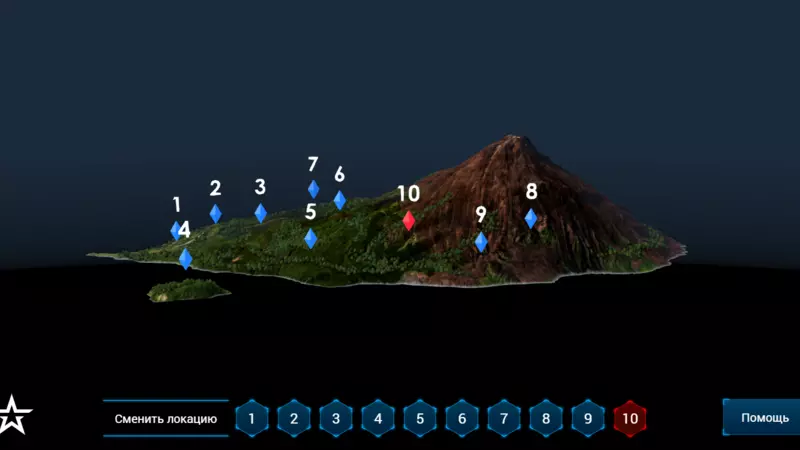Select the red map marker 10
The height and width of the screenshot is (450, 800).
pyautogui.click(x=409, y=221)
